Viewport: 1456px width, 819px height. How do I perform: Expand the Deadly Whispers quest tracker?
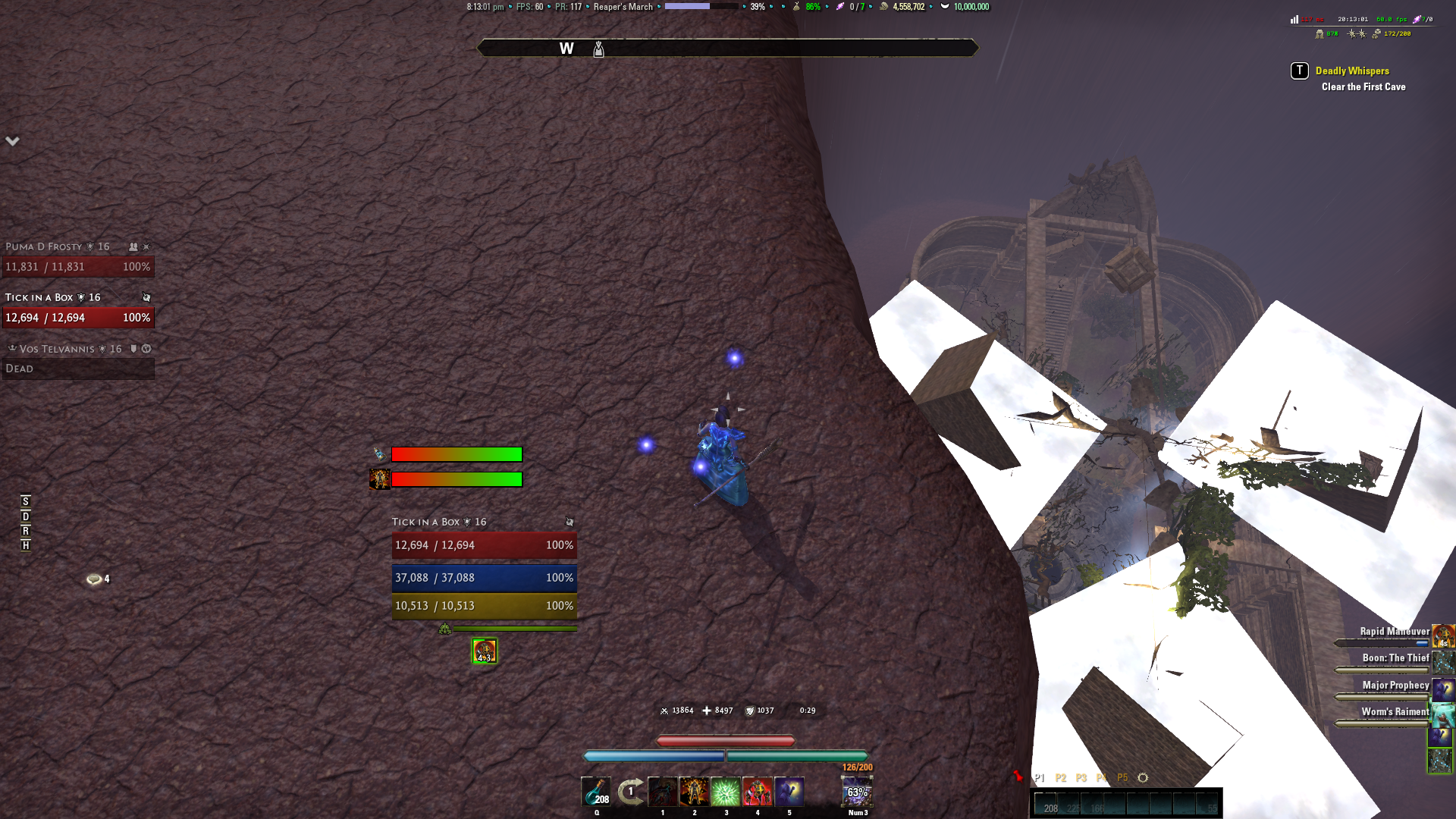(x=1352, y=71)
